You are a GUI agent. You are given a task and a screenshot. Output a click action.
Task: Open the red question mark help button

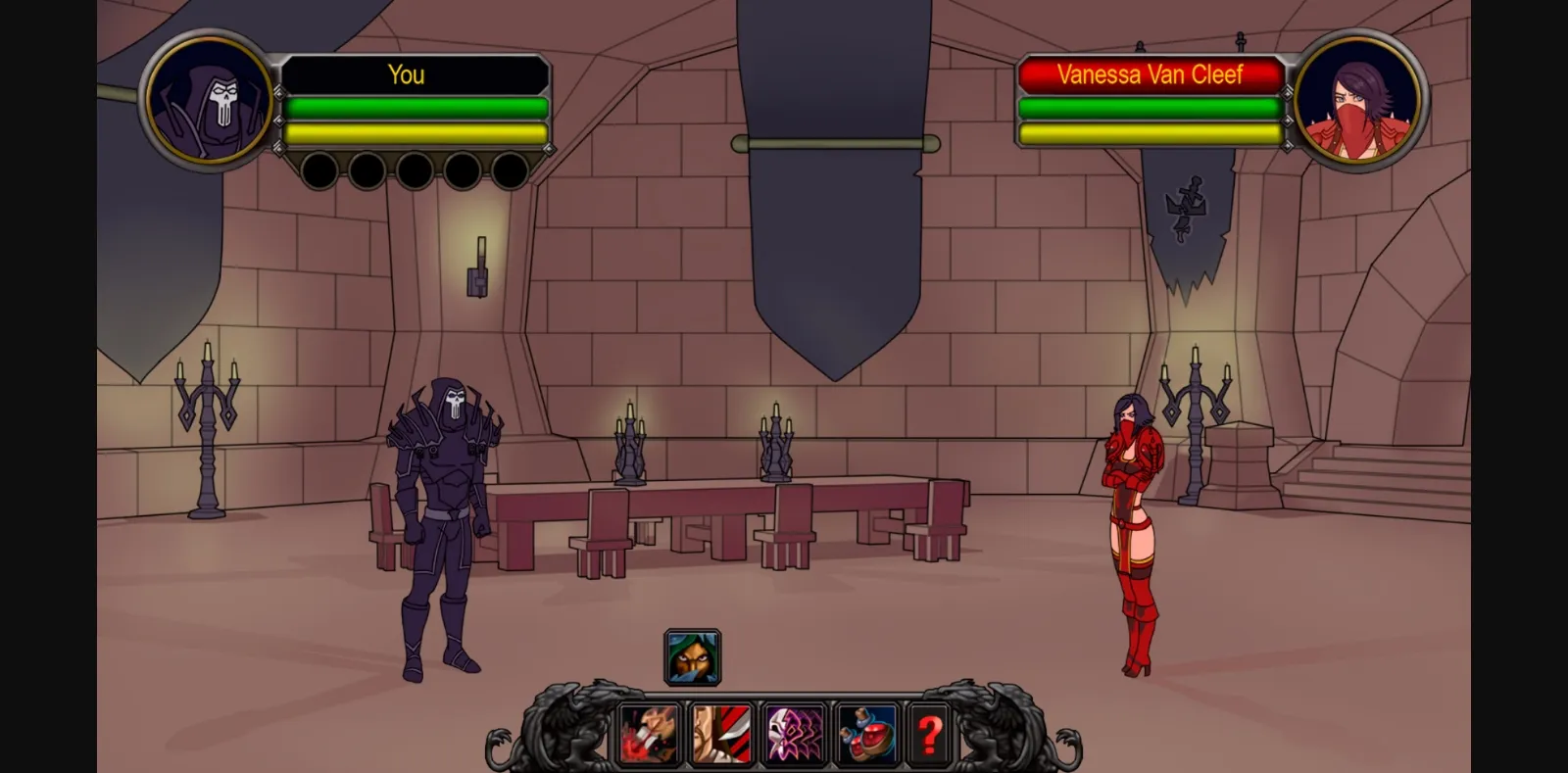click(x=929, y=735)
